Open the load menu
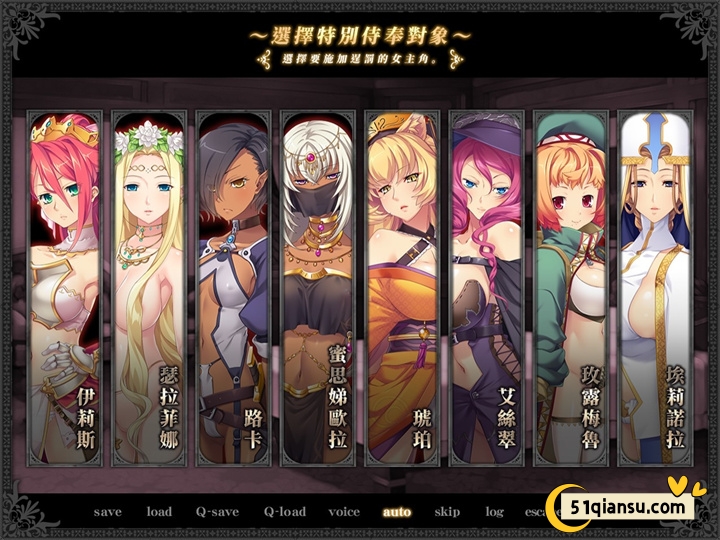720x540 pixels. [159, 512]
